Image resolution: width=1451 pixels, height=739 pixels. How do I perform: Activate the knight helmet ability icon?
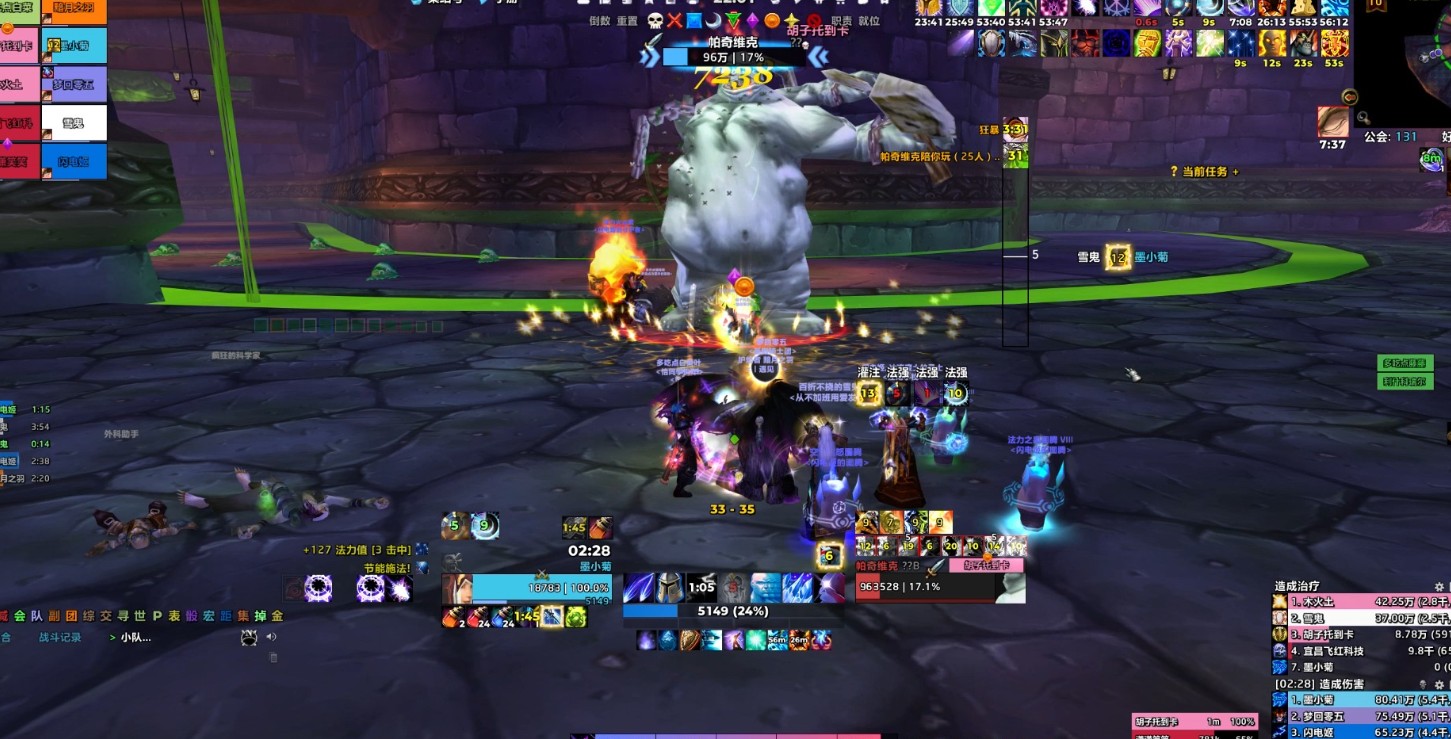669,588
